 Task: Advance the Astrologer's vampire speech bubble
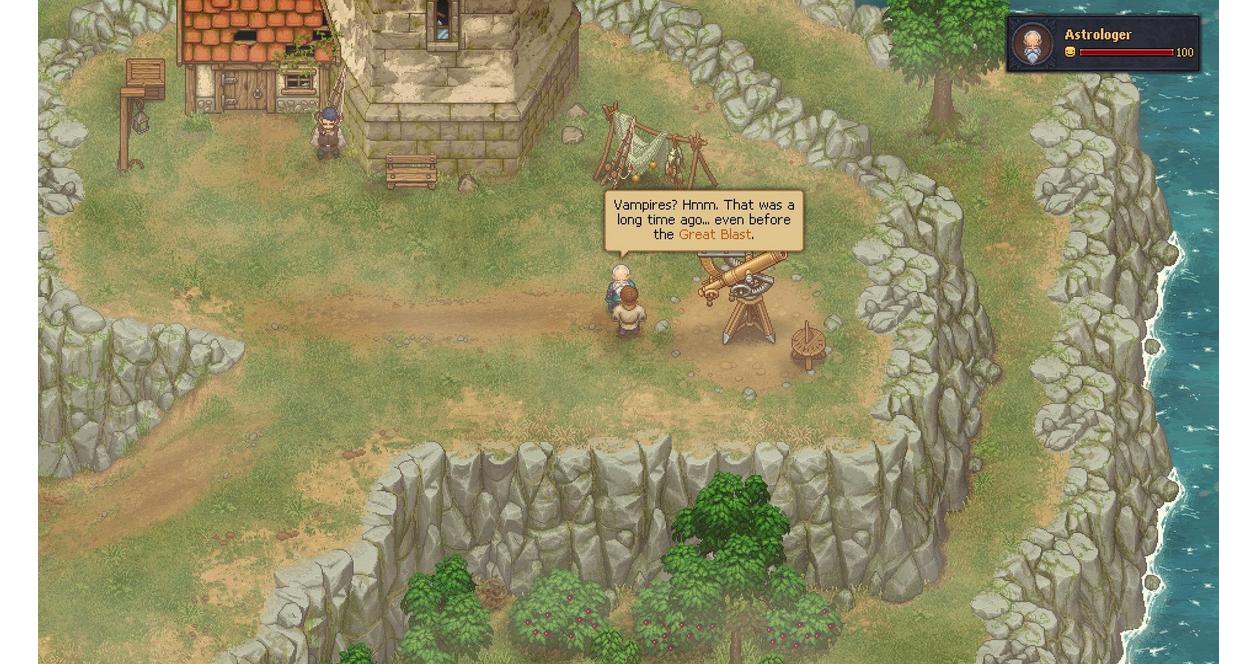(x=703, y=220)
